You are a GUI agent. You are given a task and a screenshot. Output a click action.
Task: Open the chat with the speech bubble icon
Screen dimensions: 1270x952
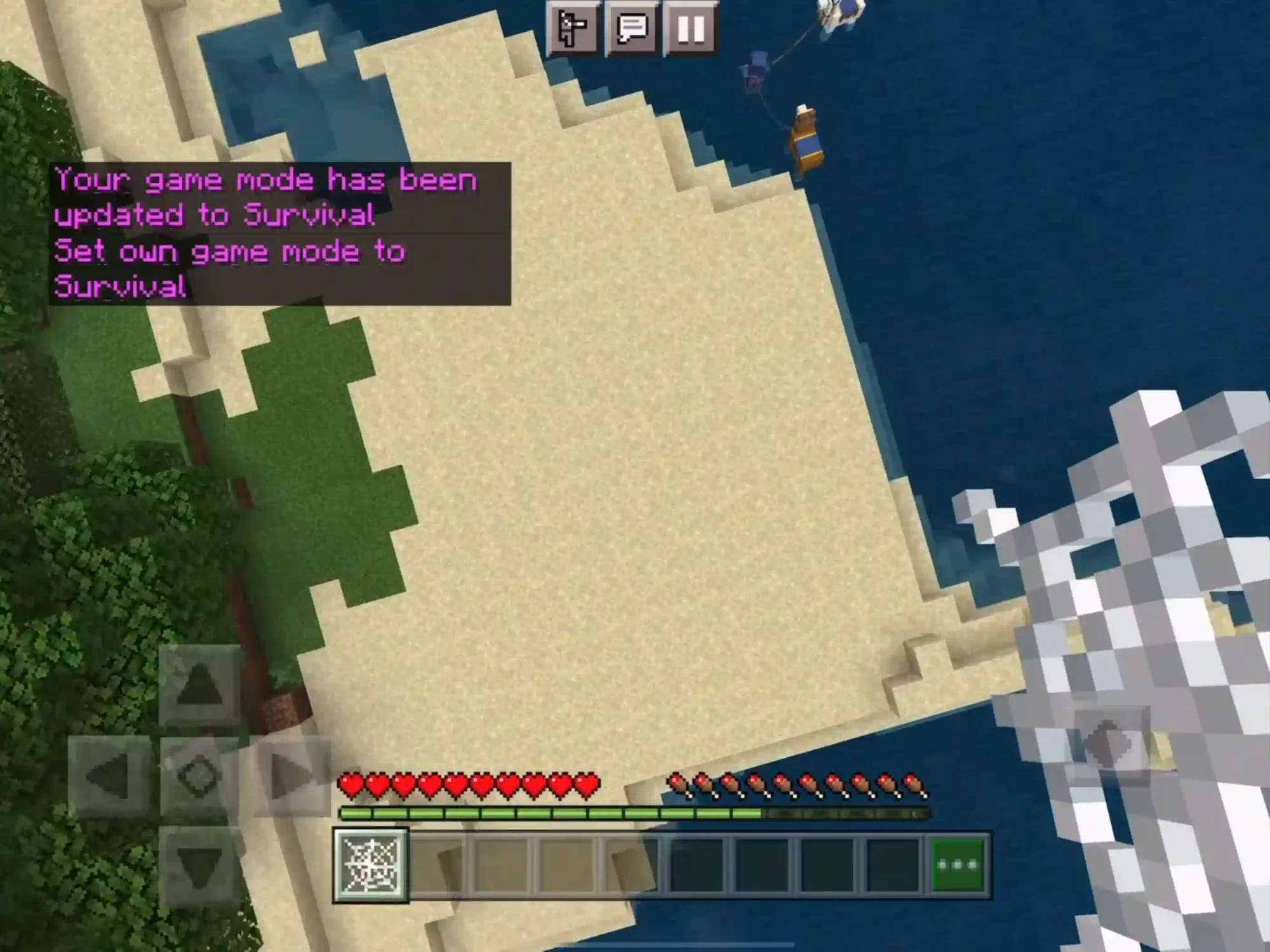[x=633, y=29]
